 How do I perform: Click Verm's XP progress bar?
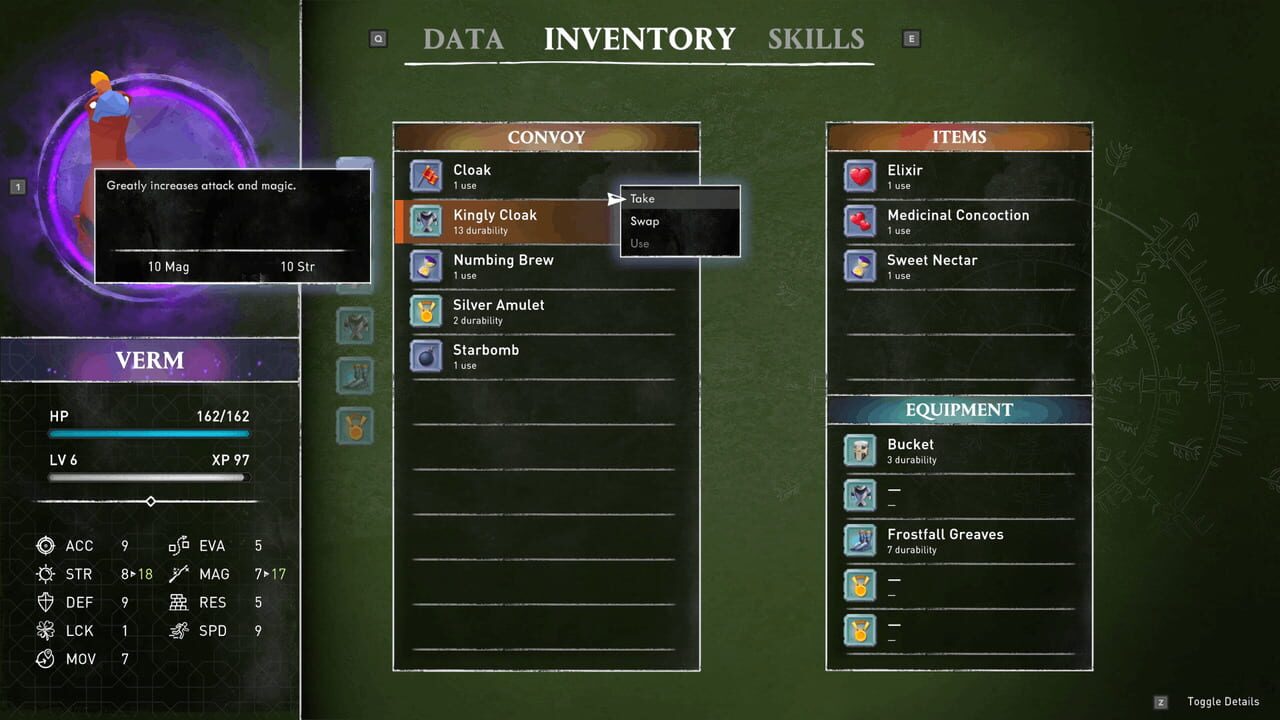coord(148,478)
